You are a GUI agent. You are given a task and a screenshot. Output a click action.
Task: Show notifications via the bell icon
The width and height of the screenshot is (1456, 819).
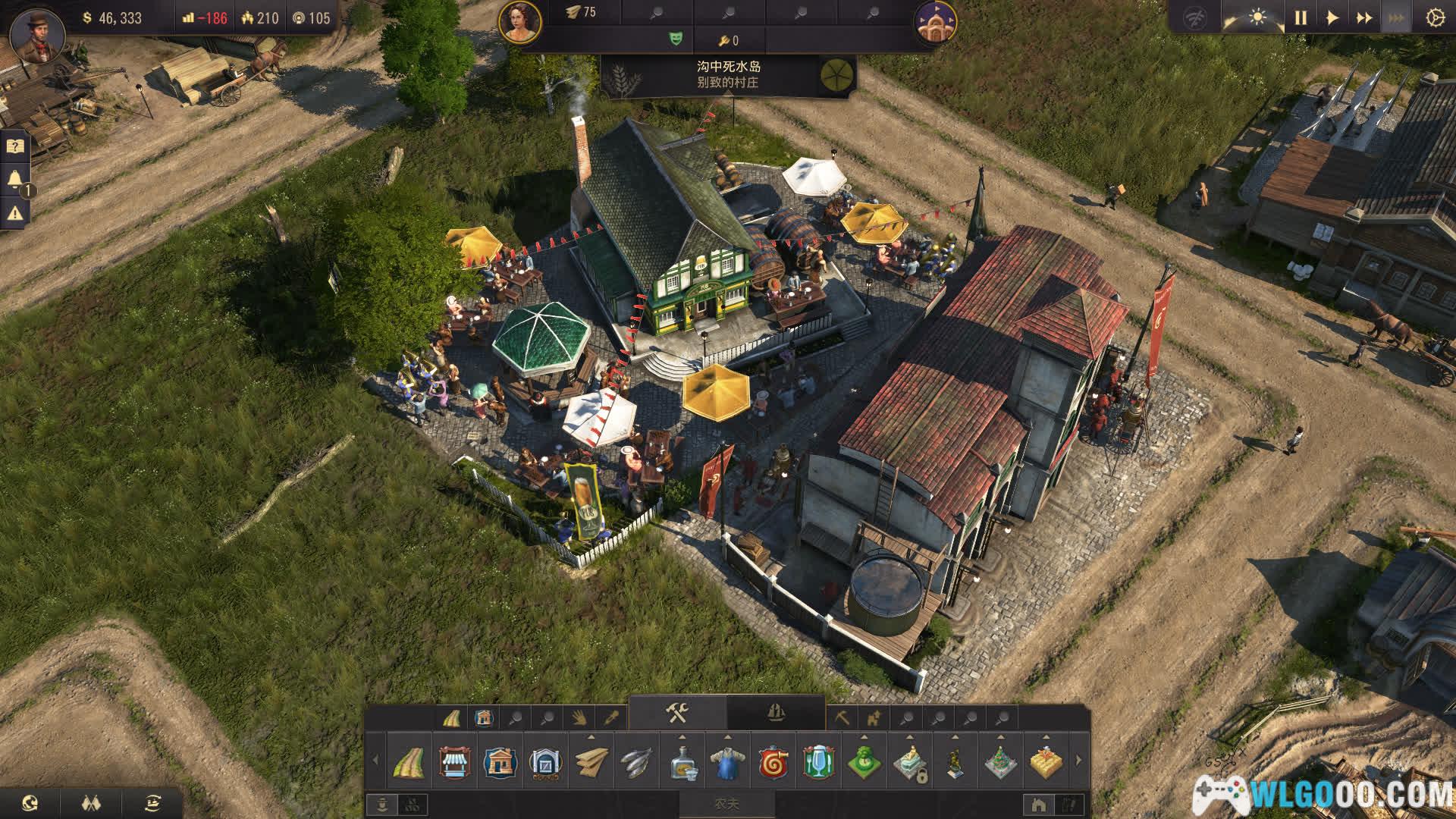pos(15,180)
